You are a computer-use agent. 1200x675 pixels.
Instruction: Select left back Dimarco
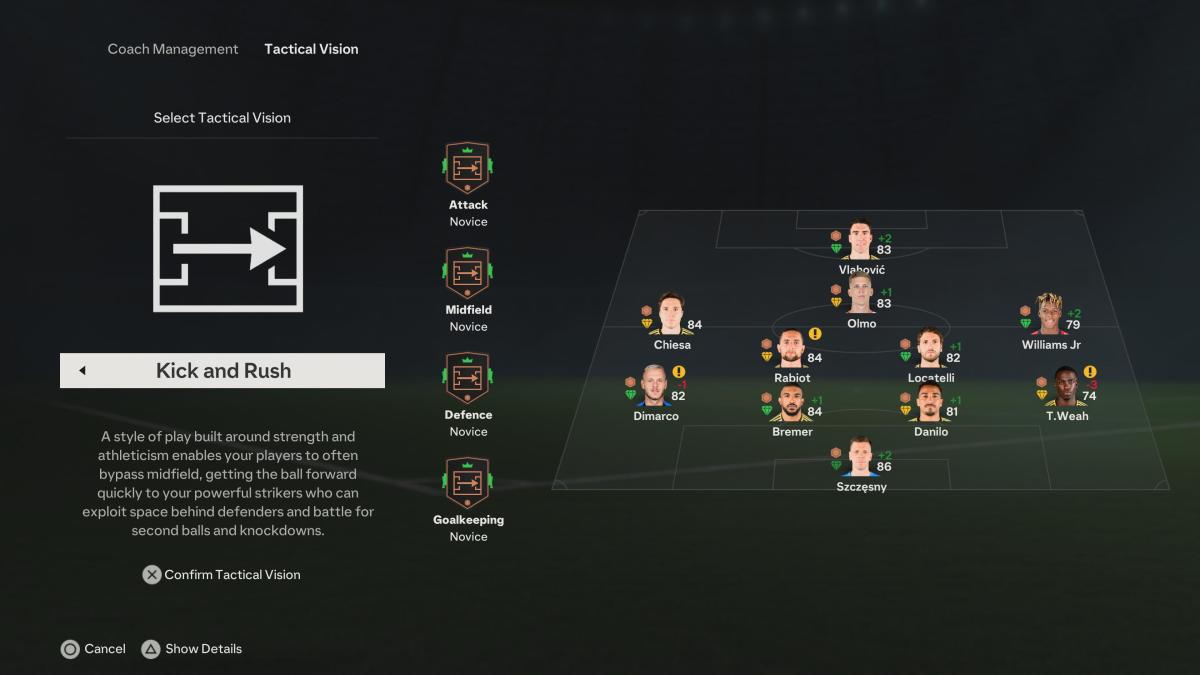tap(656, 390)
